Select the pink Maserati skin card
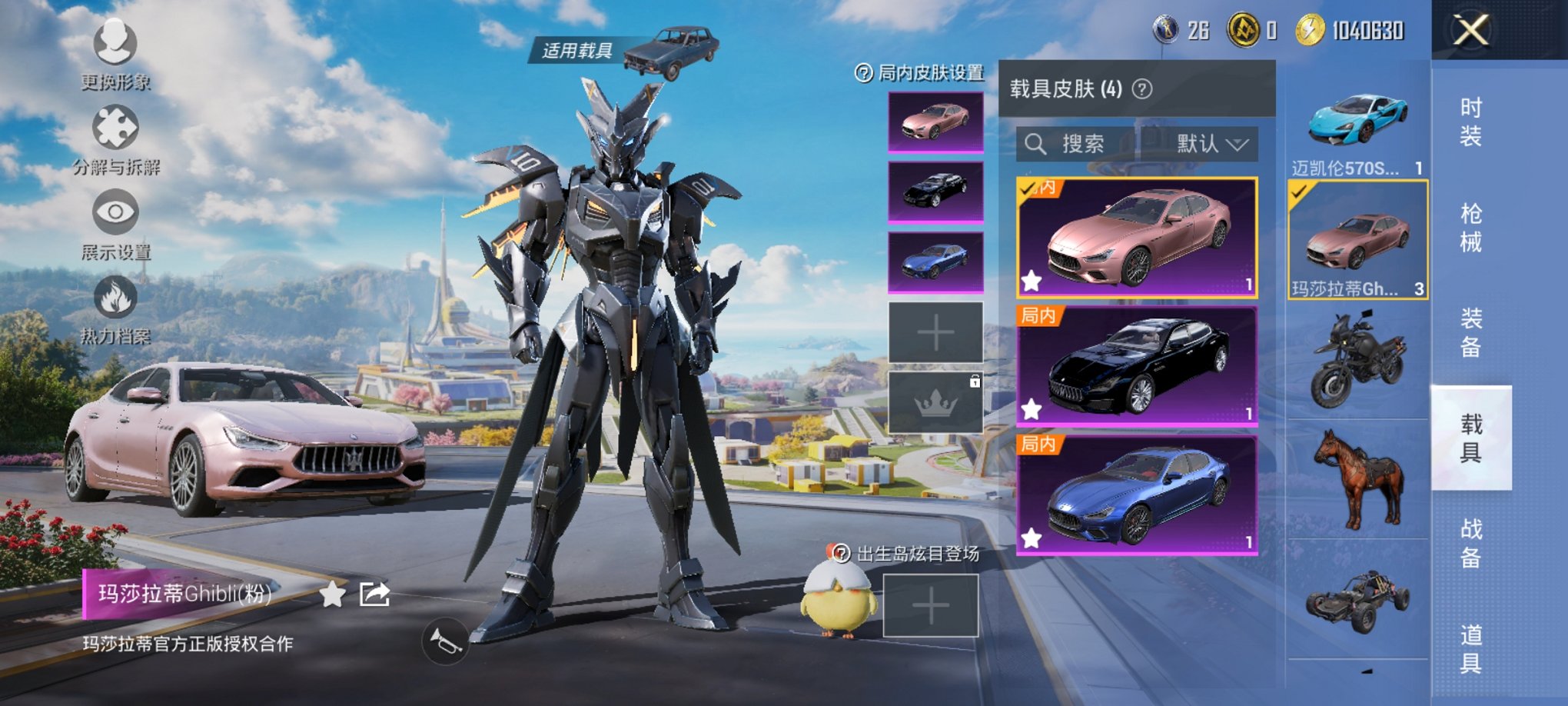 tap(1137, 238)
